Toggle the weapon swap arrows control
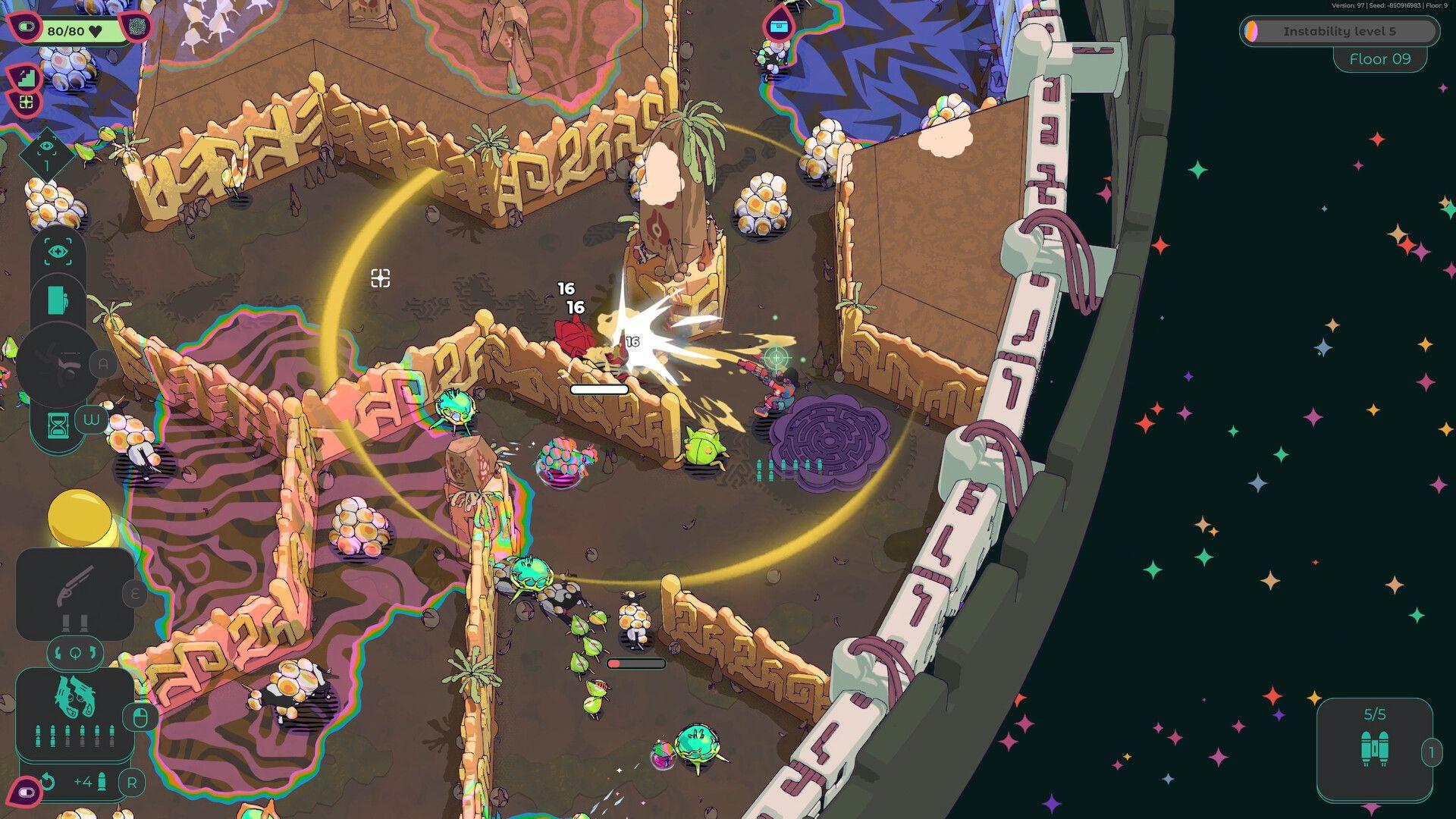This screenshot has height=819, width=1456. click(x=76, y=652)
